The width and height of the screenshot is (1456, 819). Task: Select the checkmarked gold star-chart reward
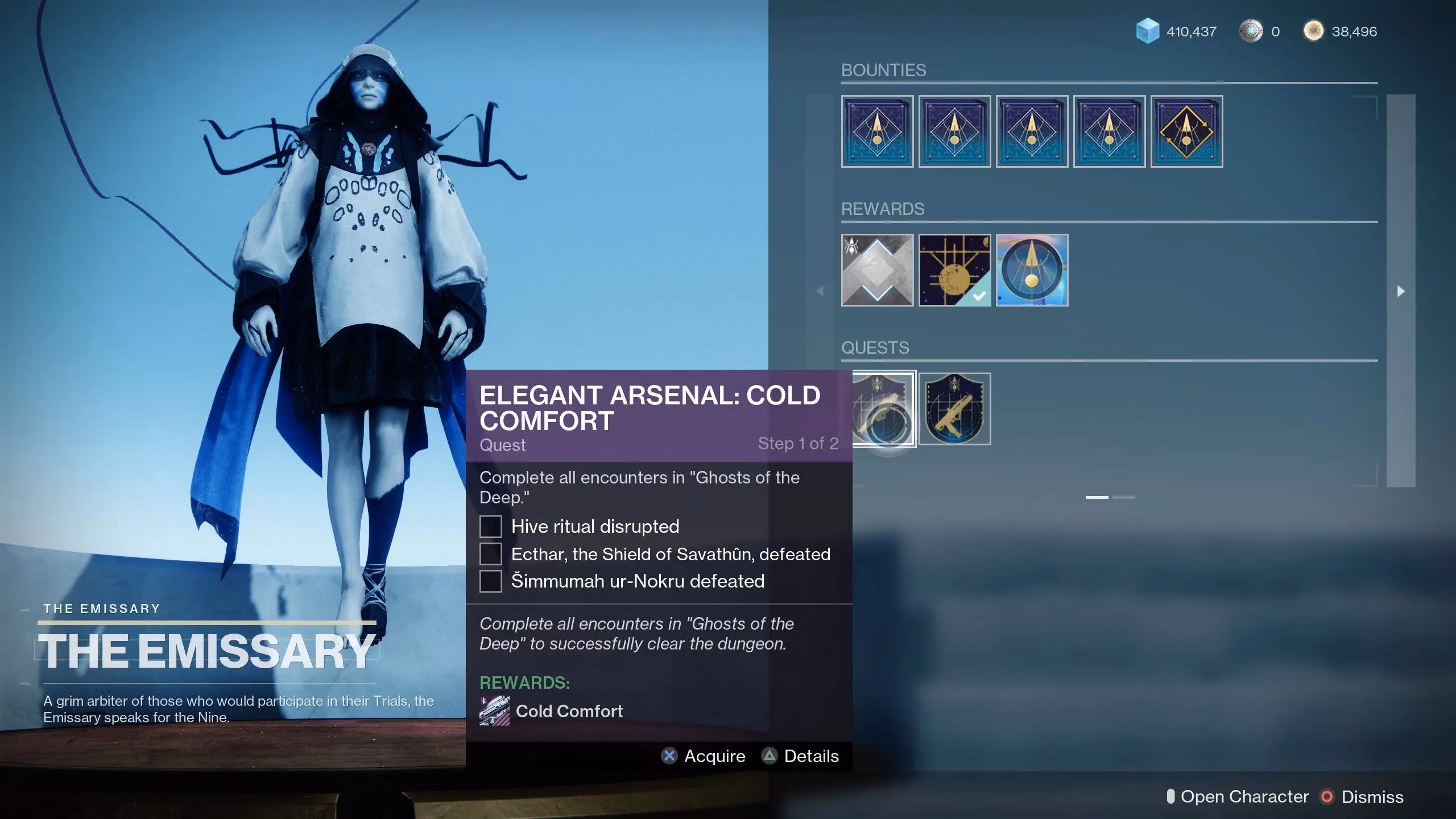coord(954,270)
